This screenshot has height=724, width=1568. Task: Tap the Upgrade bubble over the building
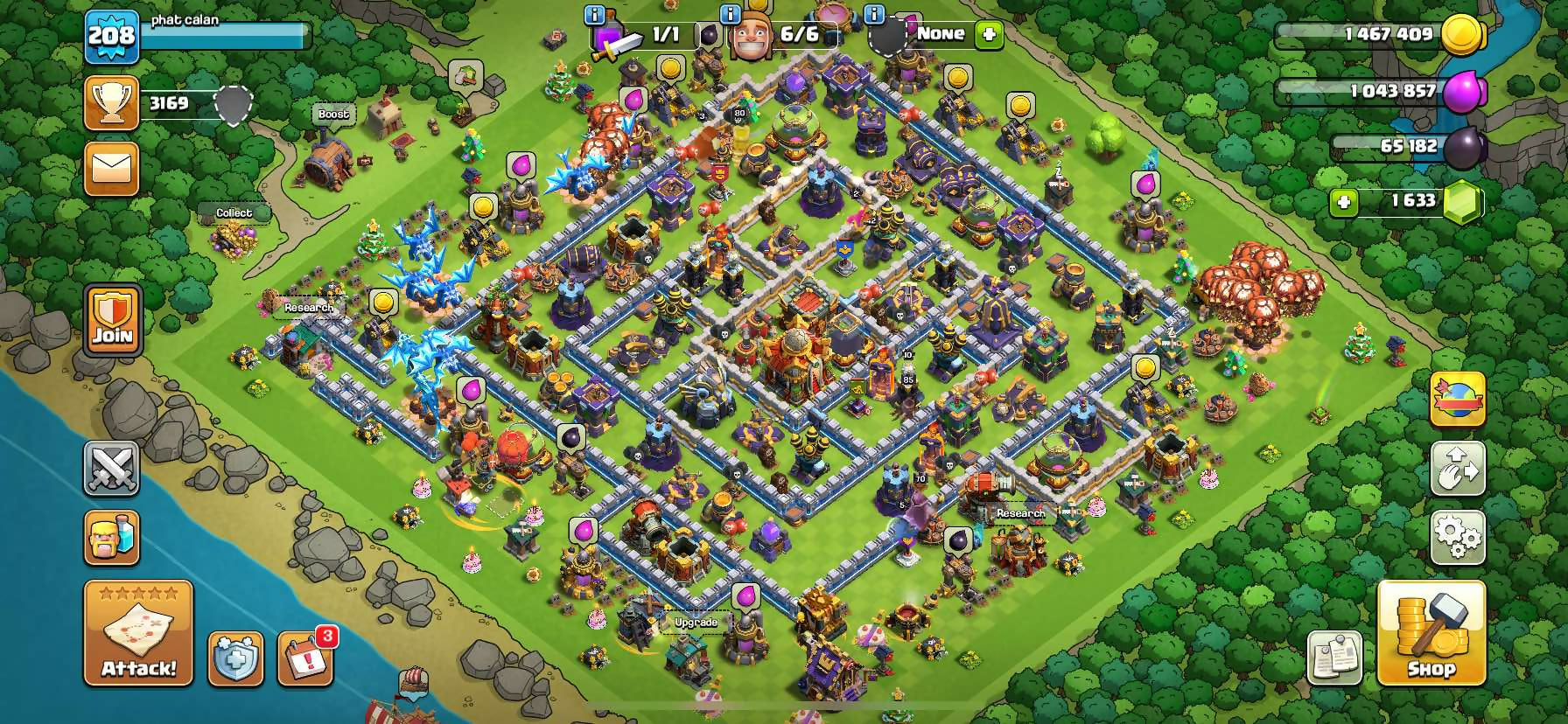(696, 623)
